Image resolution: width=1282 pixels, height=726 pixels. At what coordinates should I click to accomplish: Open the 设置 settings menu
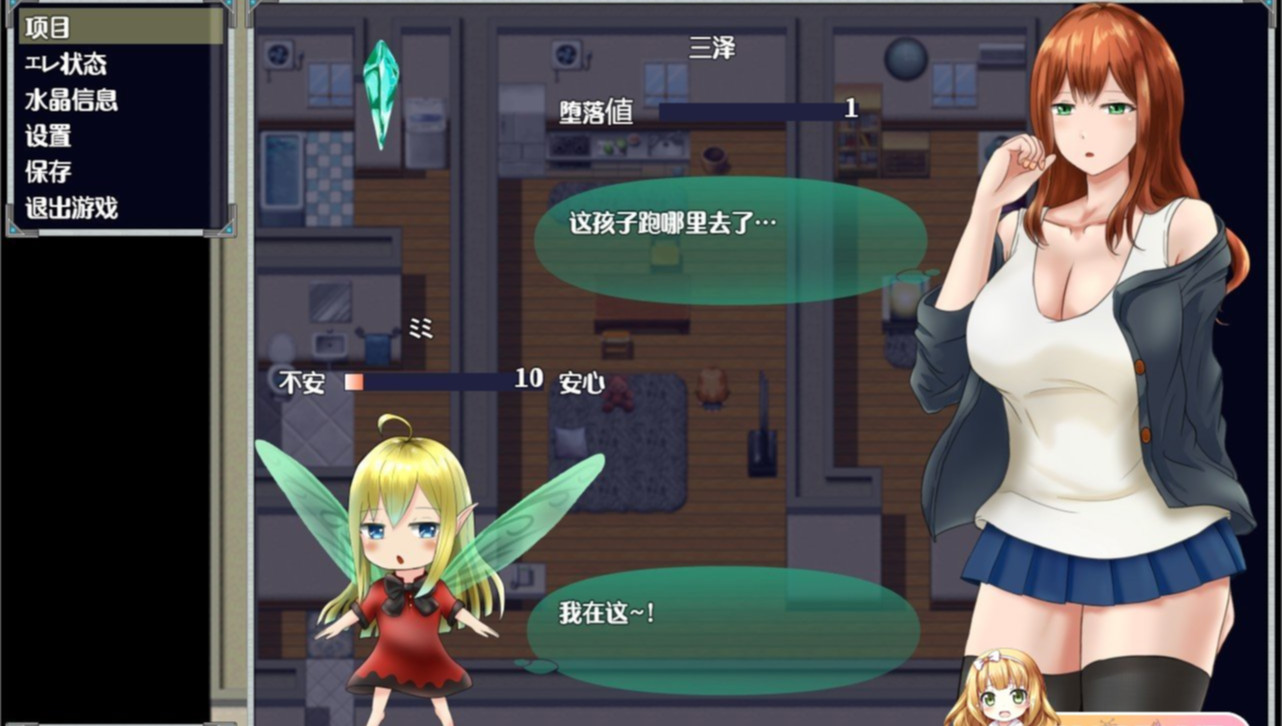tap(48, 136)
